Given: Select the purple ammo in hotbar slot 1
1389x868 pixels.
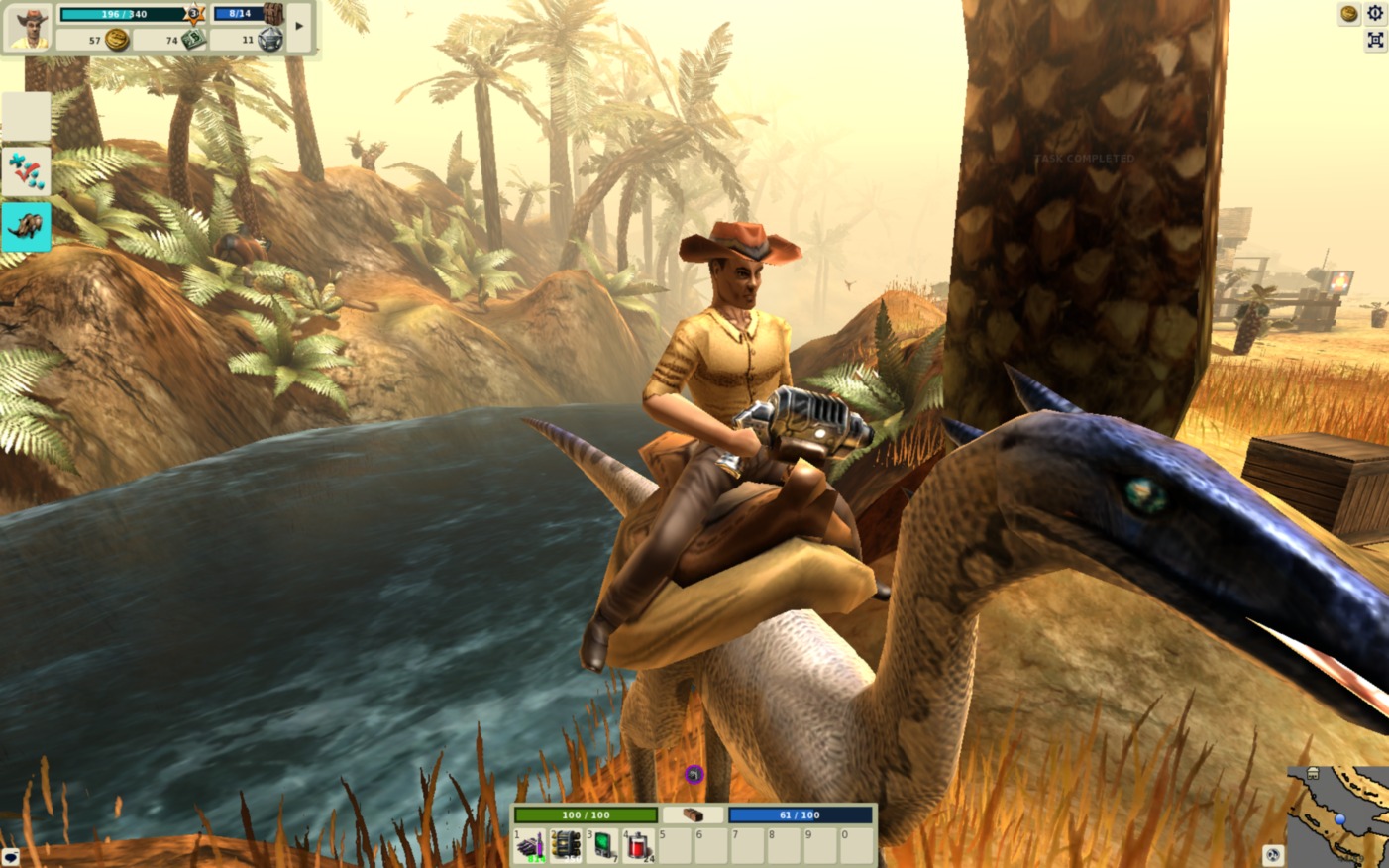Looking at the screenshot, I should tap(530, 847).
